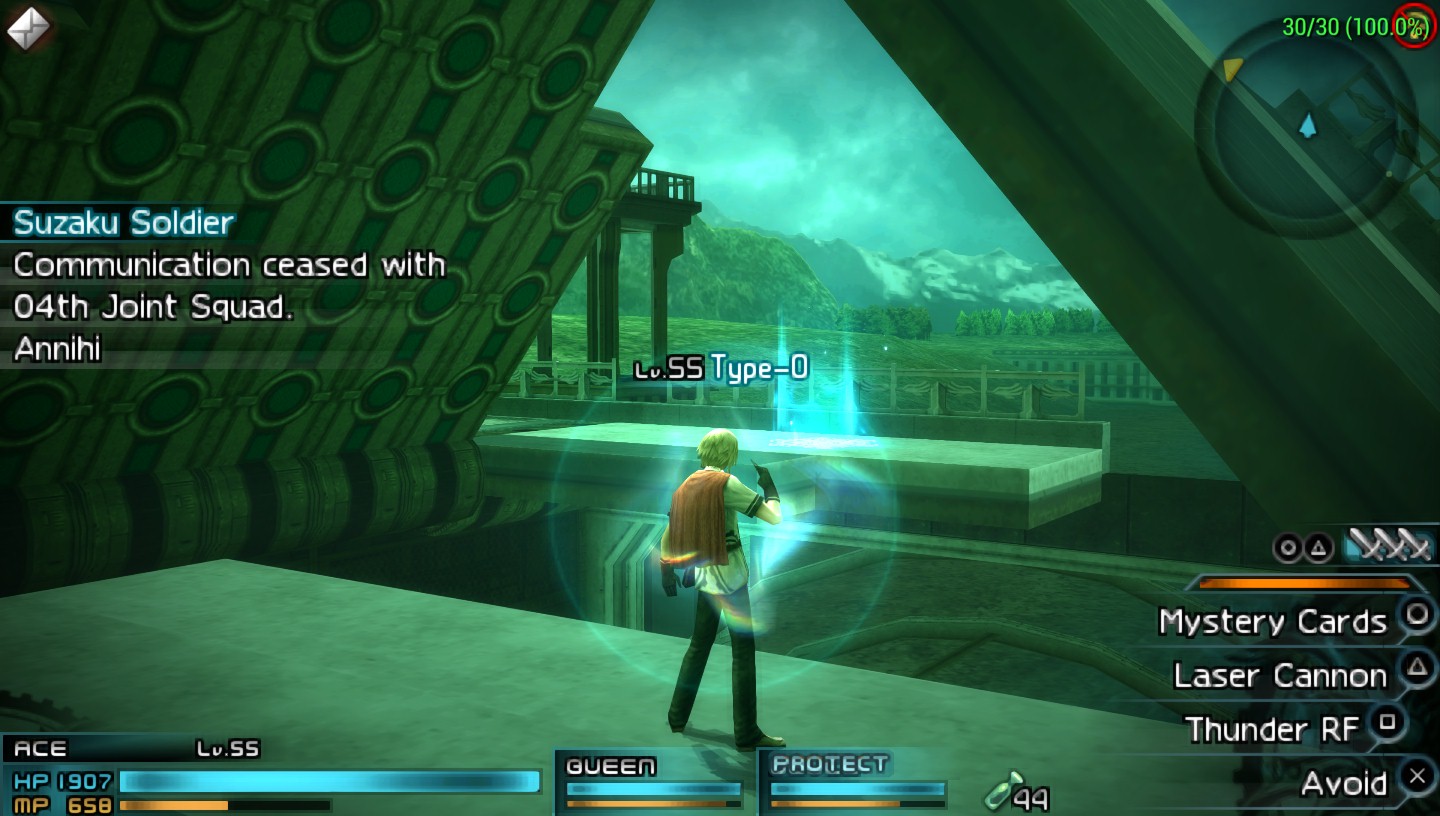
Task: Activate the Thunder RF spell
Action: [x=1272, y=729]
